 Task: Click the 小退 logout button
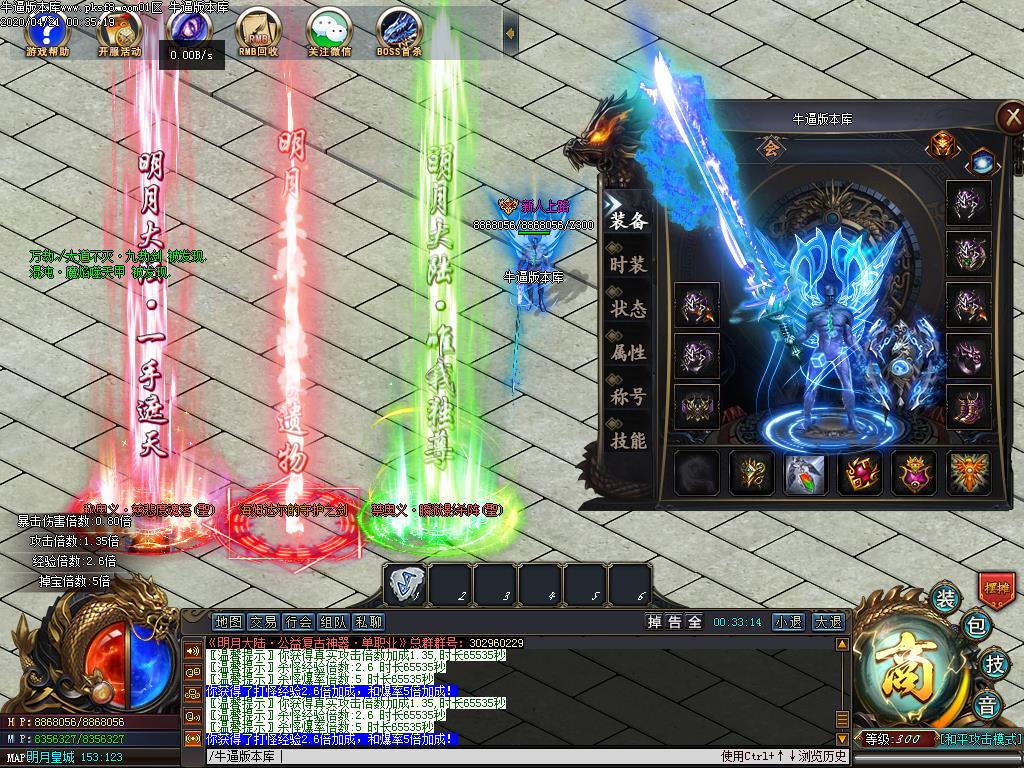tap(787, 622)
